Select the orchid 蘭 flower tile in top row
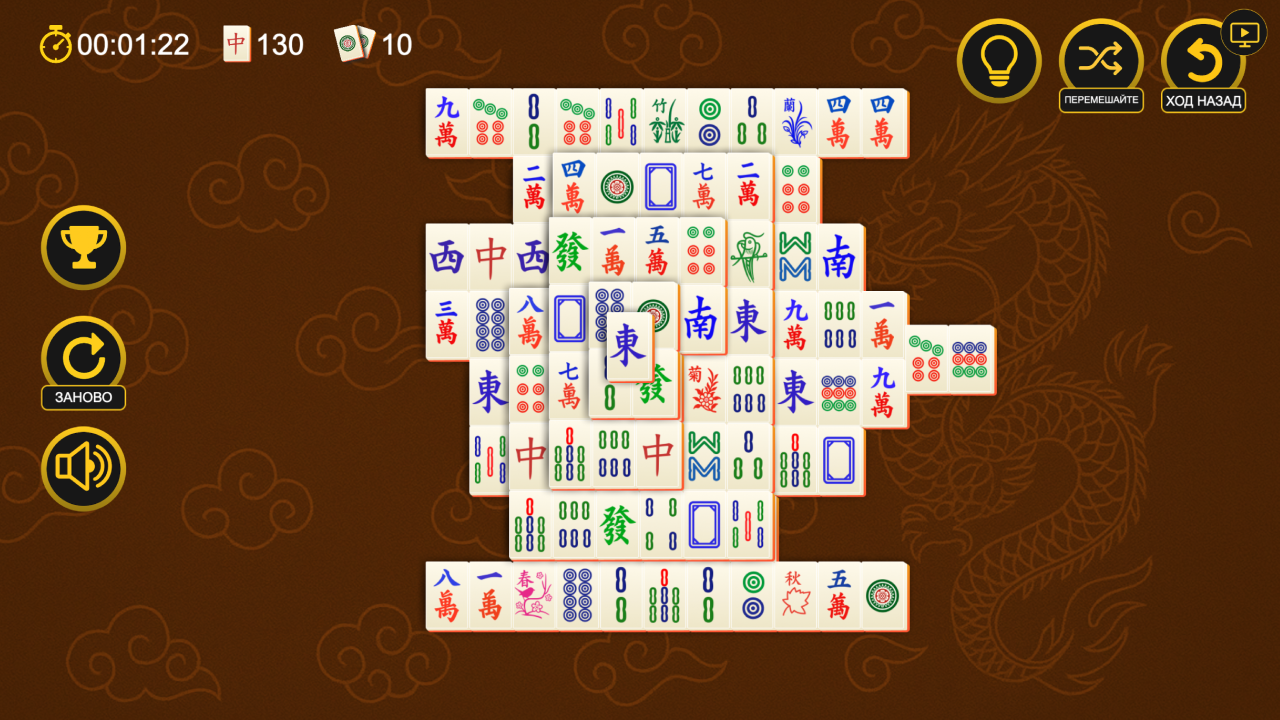The height and width of the screenshot is (720, 1280). [x=795, y=120]
